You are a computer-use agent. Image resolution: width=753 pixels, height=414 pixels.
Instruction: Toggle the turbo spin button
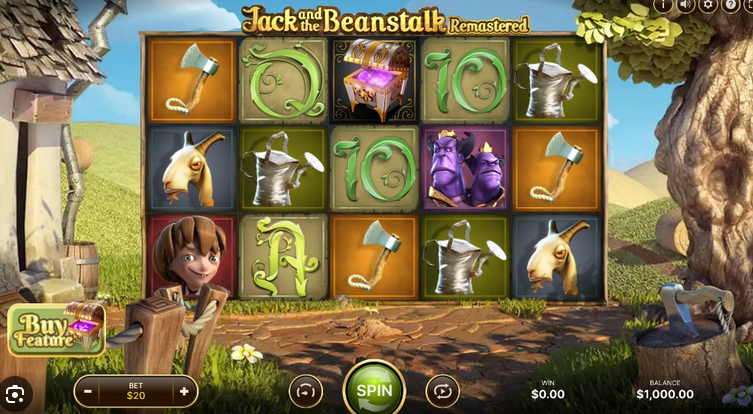[x=306, y=391]
